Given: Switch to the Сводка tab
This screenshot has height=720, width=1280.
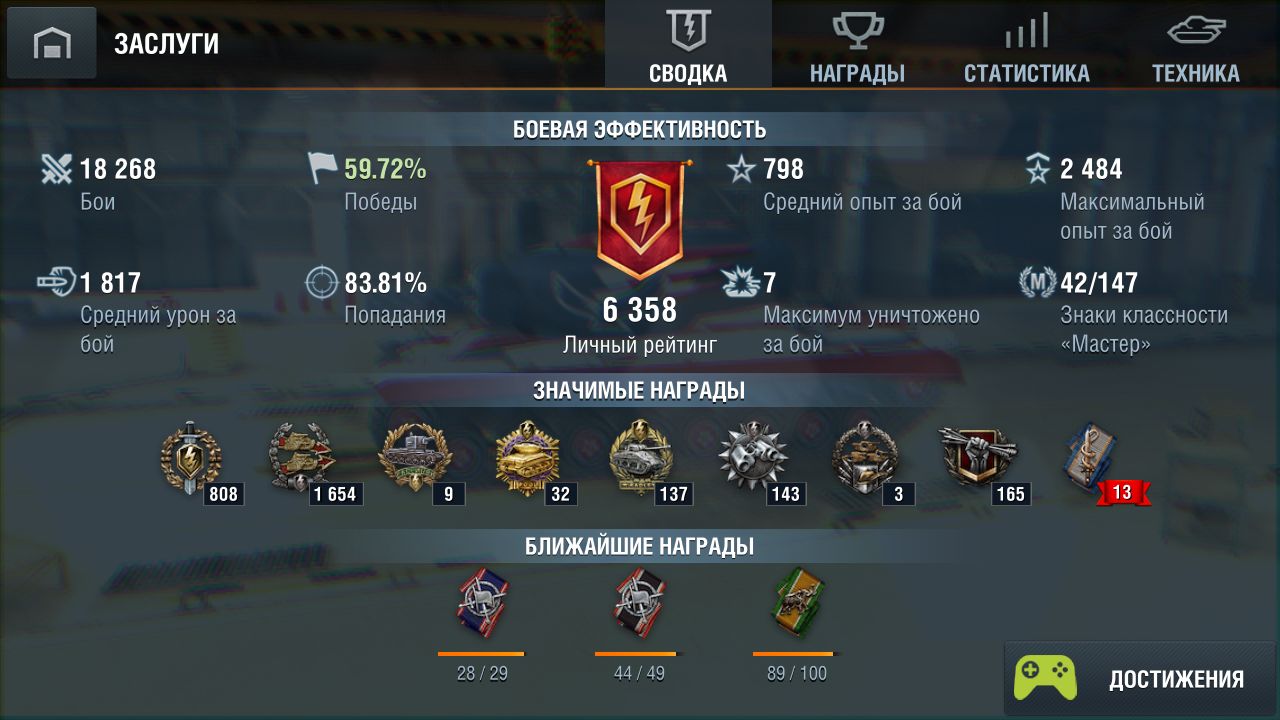Looking at the screenshot, I should [688, 45].
